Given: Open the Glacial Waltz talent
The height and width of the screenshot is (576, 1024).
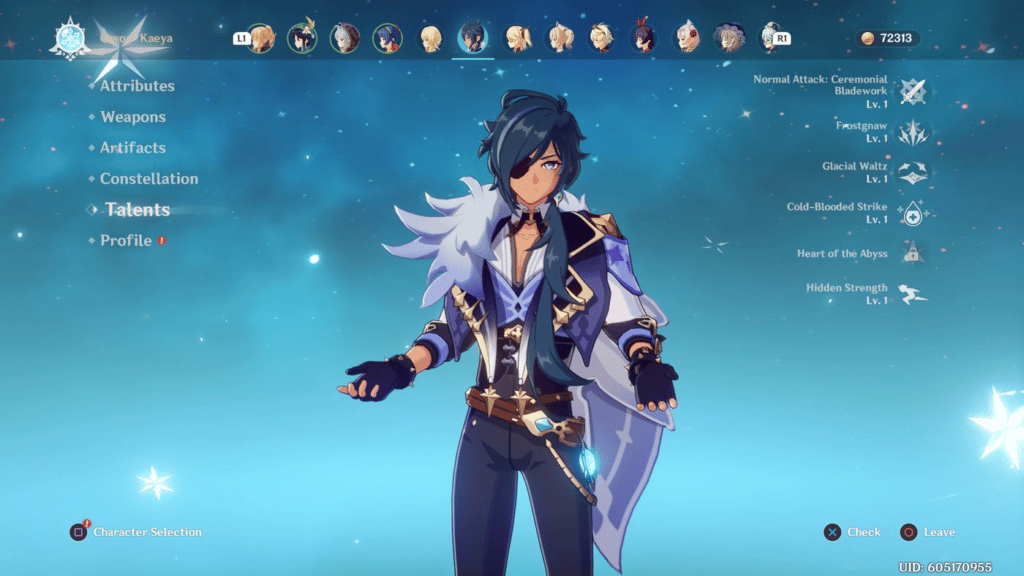Looking at the screenshot, I should click(x=911, y=172).
